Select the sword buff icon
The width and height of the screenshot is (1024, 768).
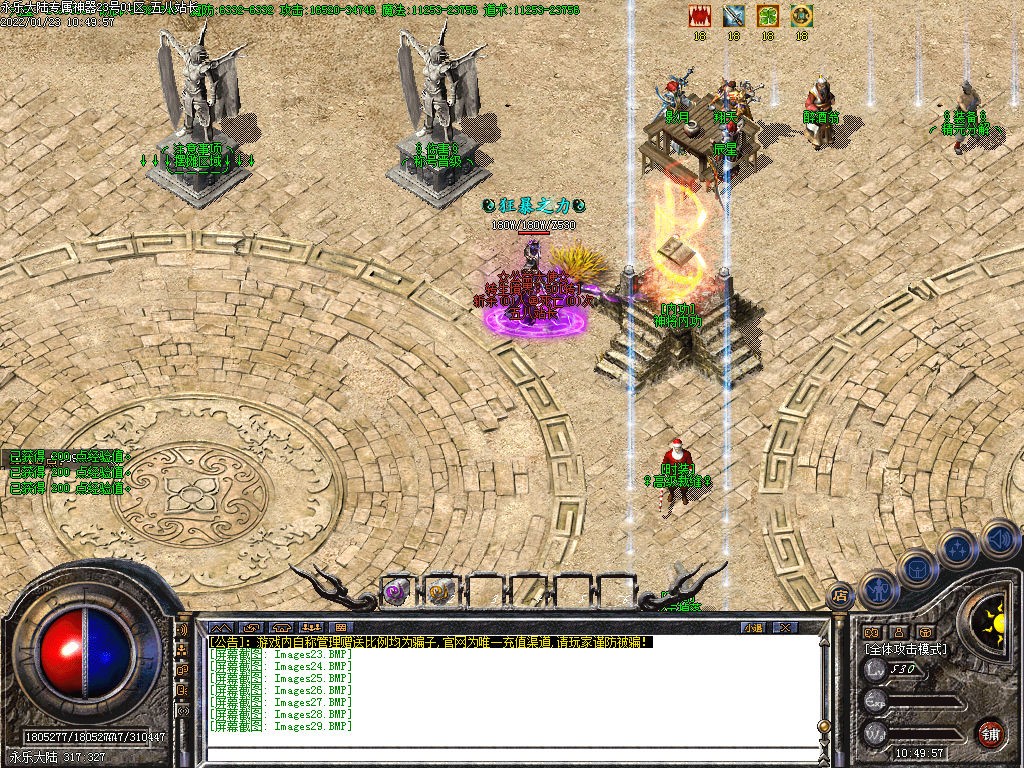pyautogui.click(x=734, y=15)
